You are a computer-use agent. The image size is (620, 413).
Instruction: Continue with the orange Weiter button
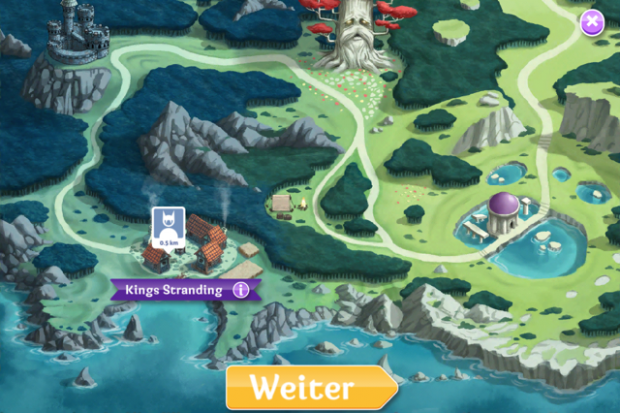click(x=311, y=387)
